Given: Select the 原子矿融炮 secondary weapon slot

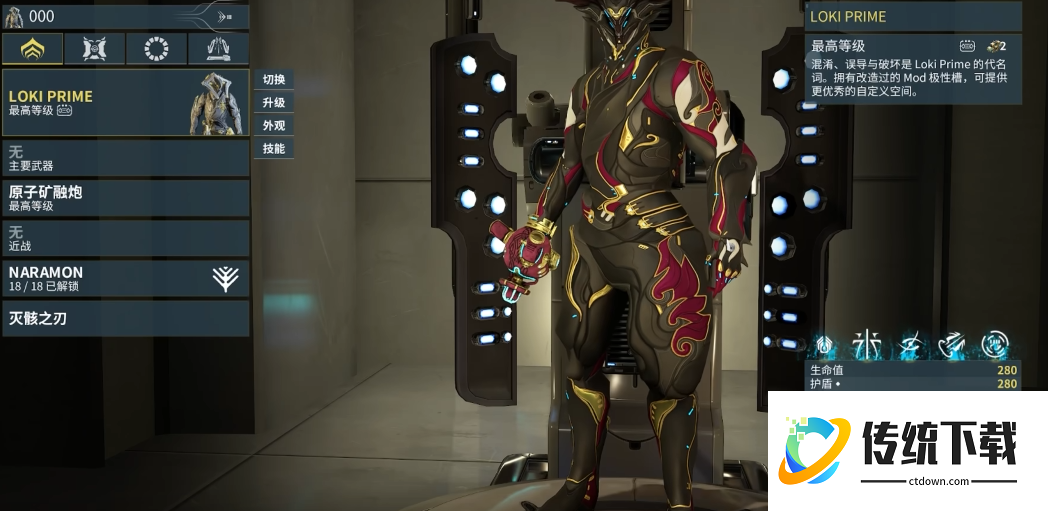Looking at the screenshot, I should 125,198.
